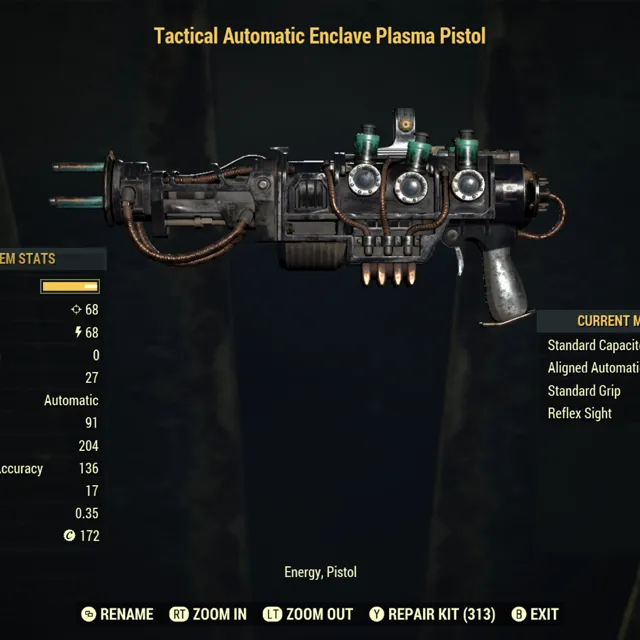The height and width of the screenshot is (640, 640).
Task: Select the Zoom Out option
Action: (310, 614)
